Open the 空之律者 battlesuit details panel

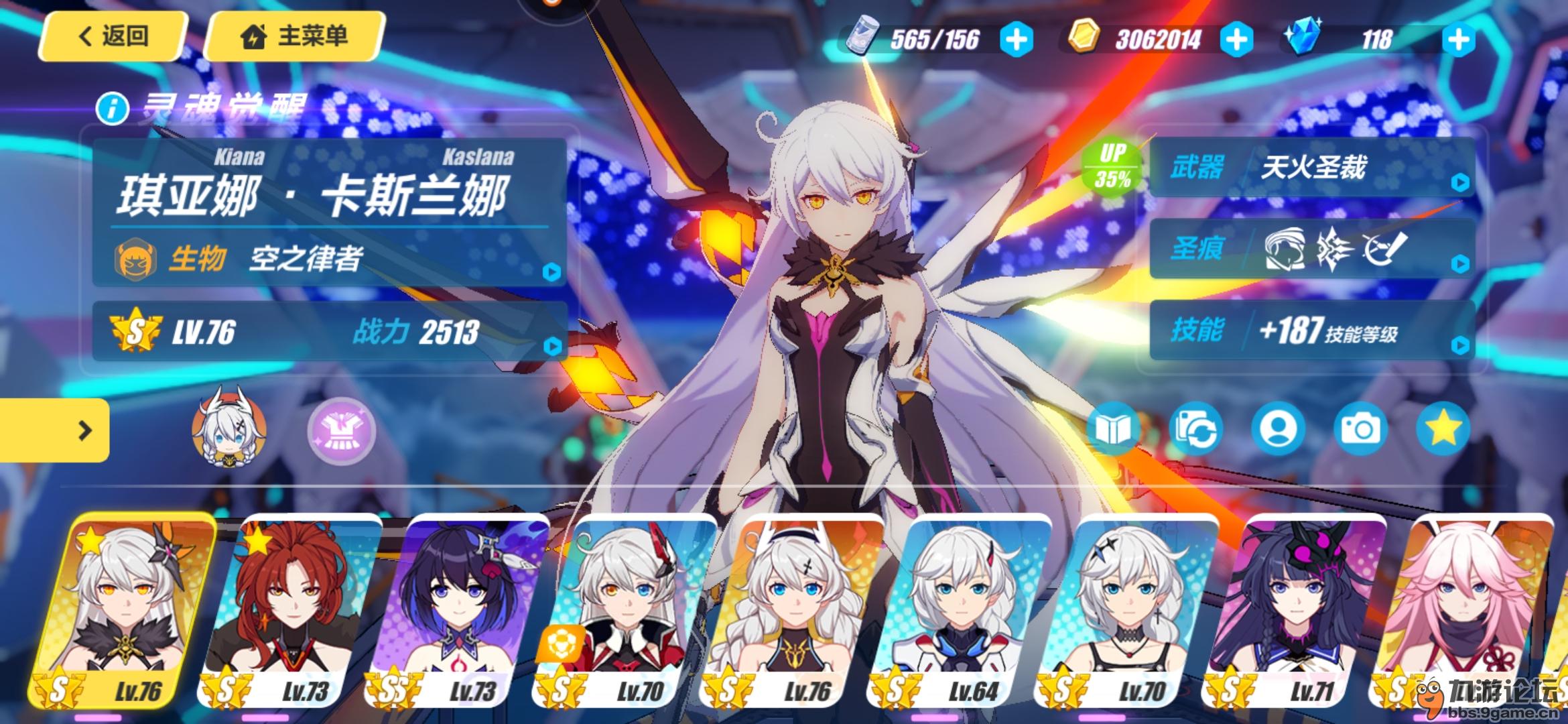(328, 259)
